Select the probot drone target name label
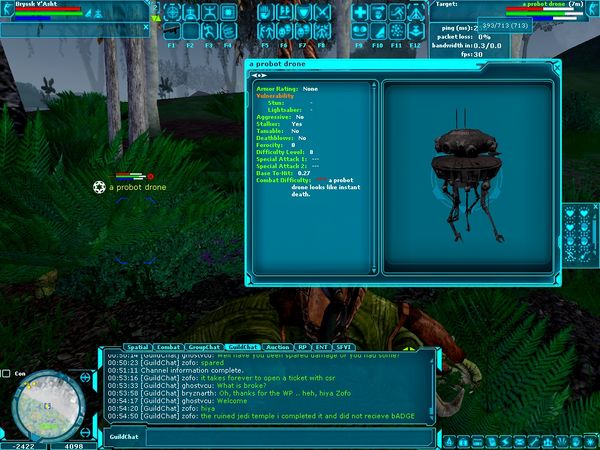Screen dimensions: 600x450 click(x=137, y=187)
